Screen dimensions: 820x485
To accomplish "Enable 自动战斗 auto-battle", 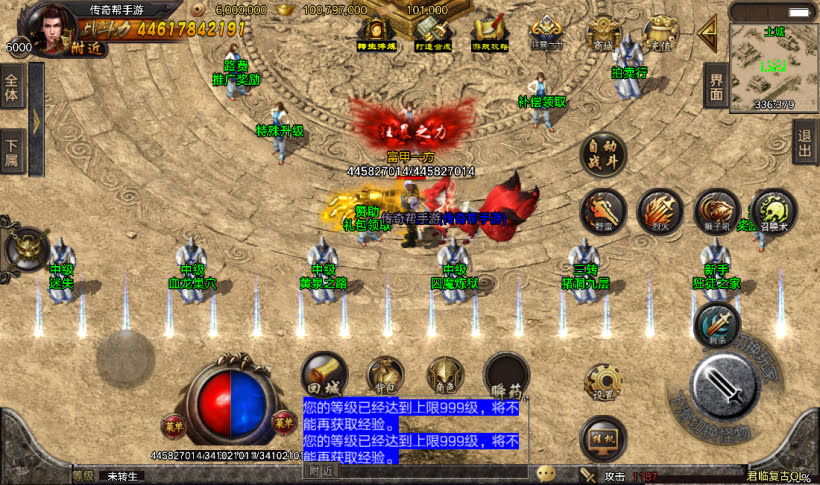I will pos(603,155).
